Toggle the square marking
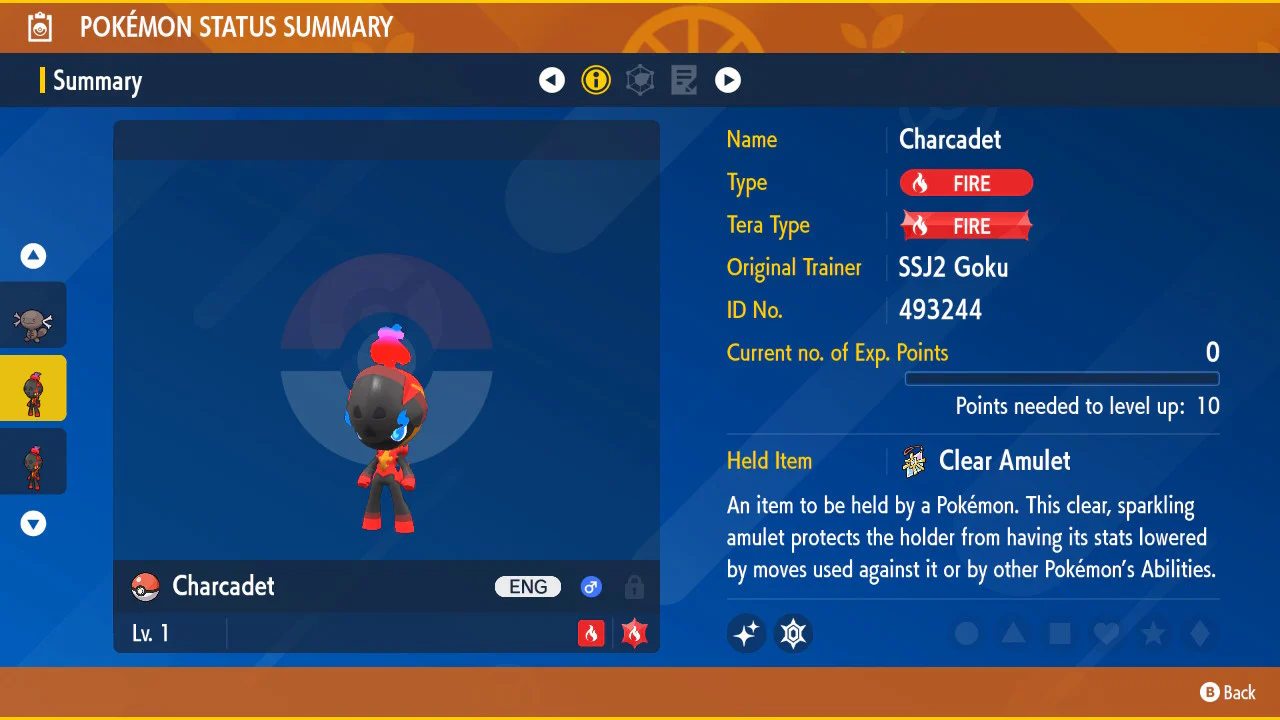 1060,633
